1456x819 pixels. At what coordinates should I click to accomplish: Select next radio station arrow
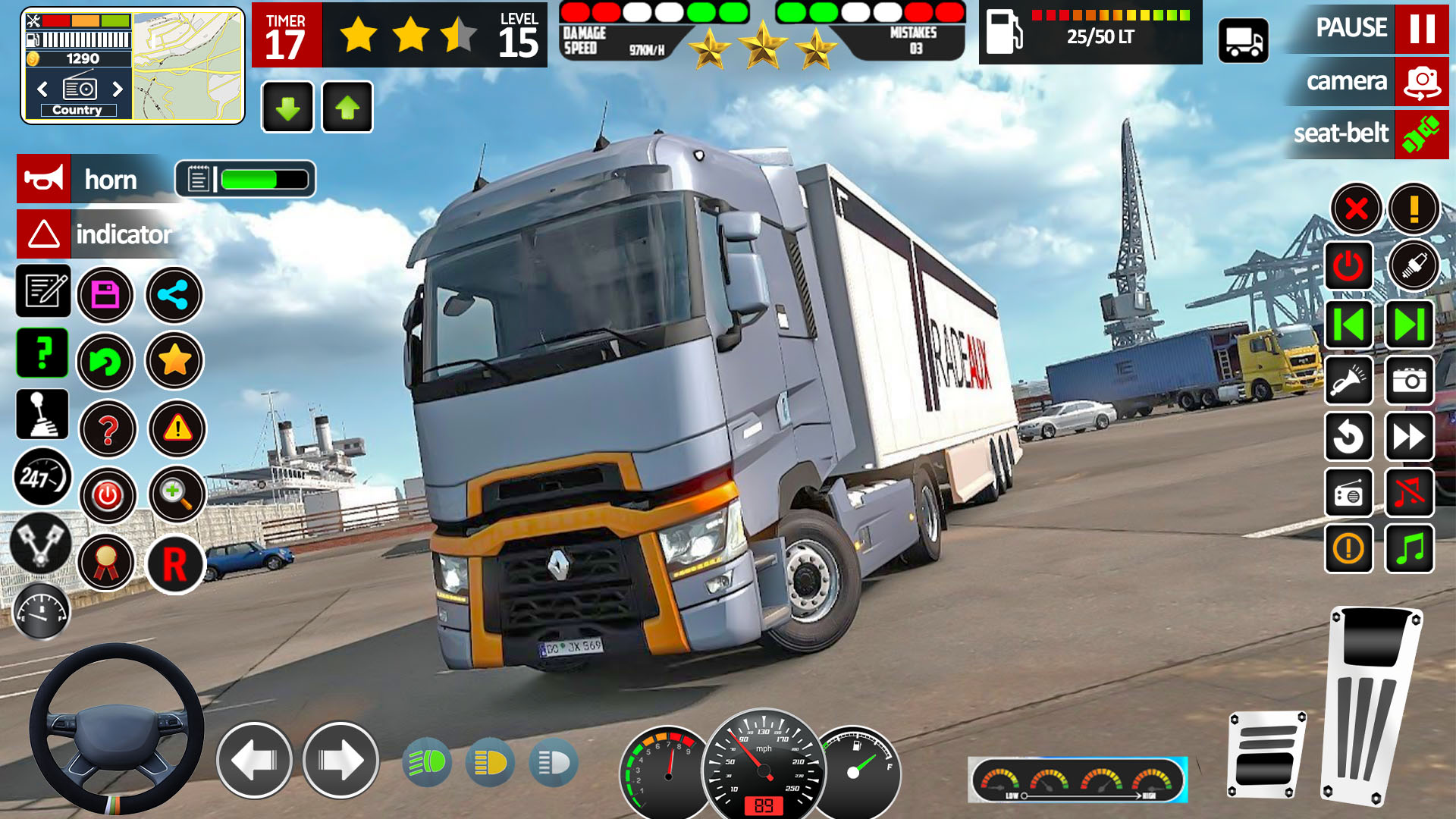pyautogui.click(x=118, y=89)
